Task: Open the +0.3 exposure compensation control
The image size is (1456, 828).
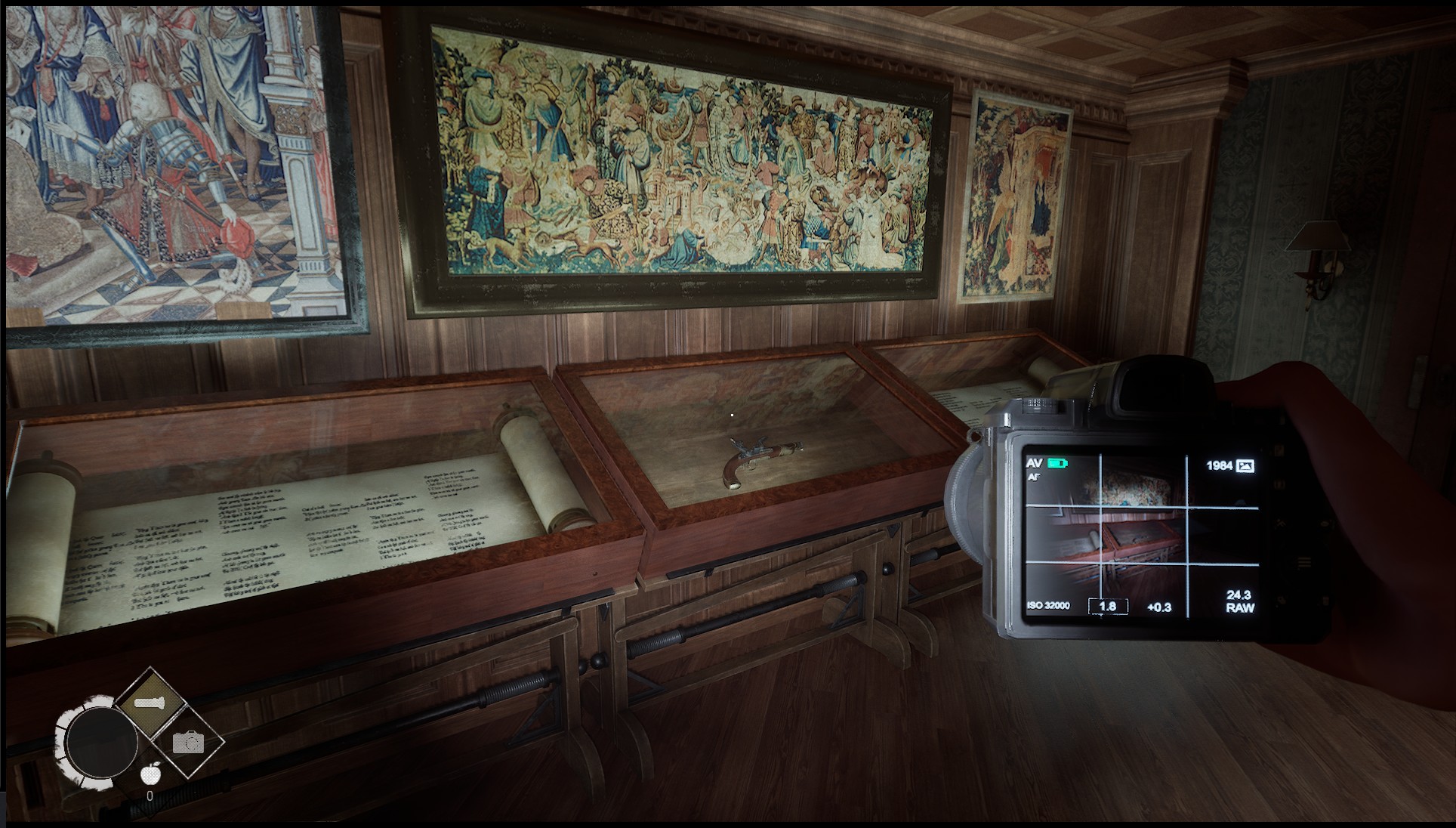Action: [x=1161, y=607]
